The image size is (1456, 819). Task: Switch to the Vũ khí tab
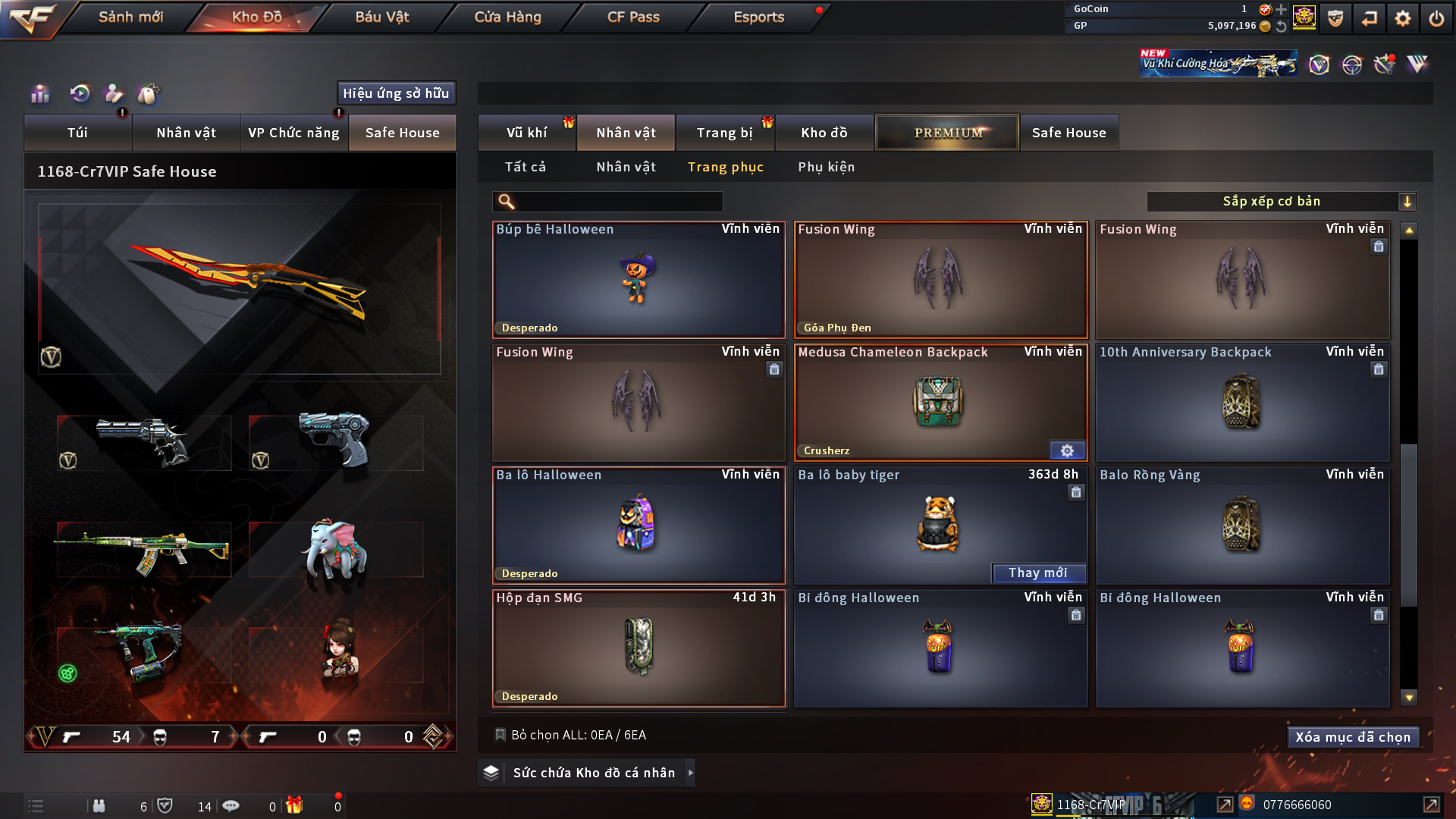(526, 133)
